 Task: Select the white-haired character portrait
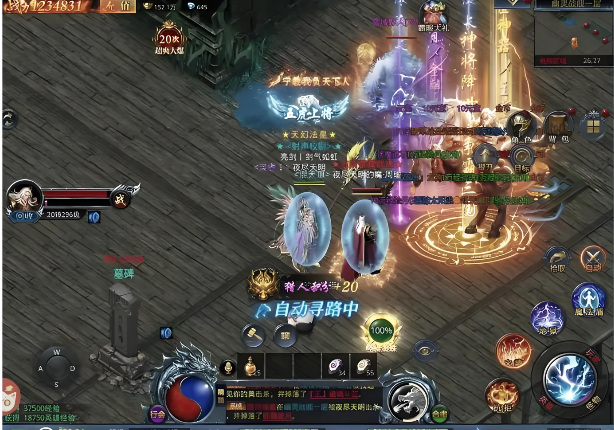pyautogui.click(x=24, y=199)
